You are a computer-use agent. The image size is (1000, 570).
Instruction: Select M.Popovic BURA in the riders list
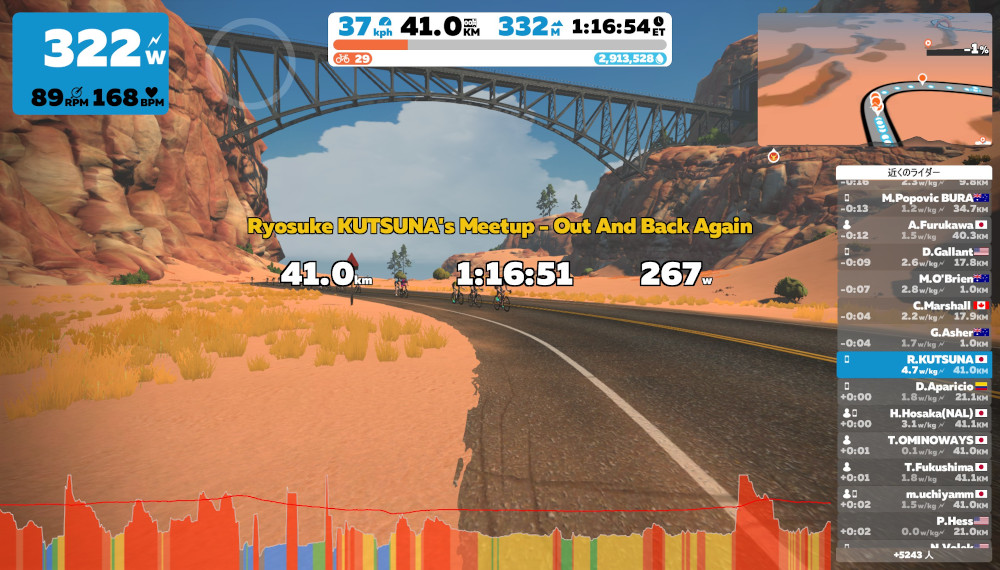click(x=914, y=203)
